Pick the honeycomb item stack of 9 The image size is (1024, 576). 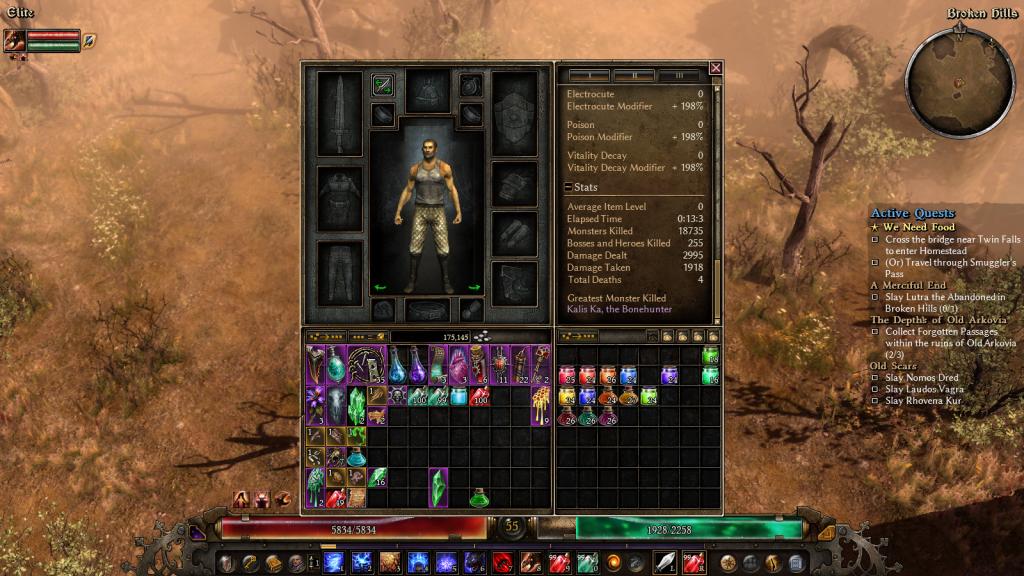point(540,405)
